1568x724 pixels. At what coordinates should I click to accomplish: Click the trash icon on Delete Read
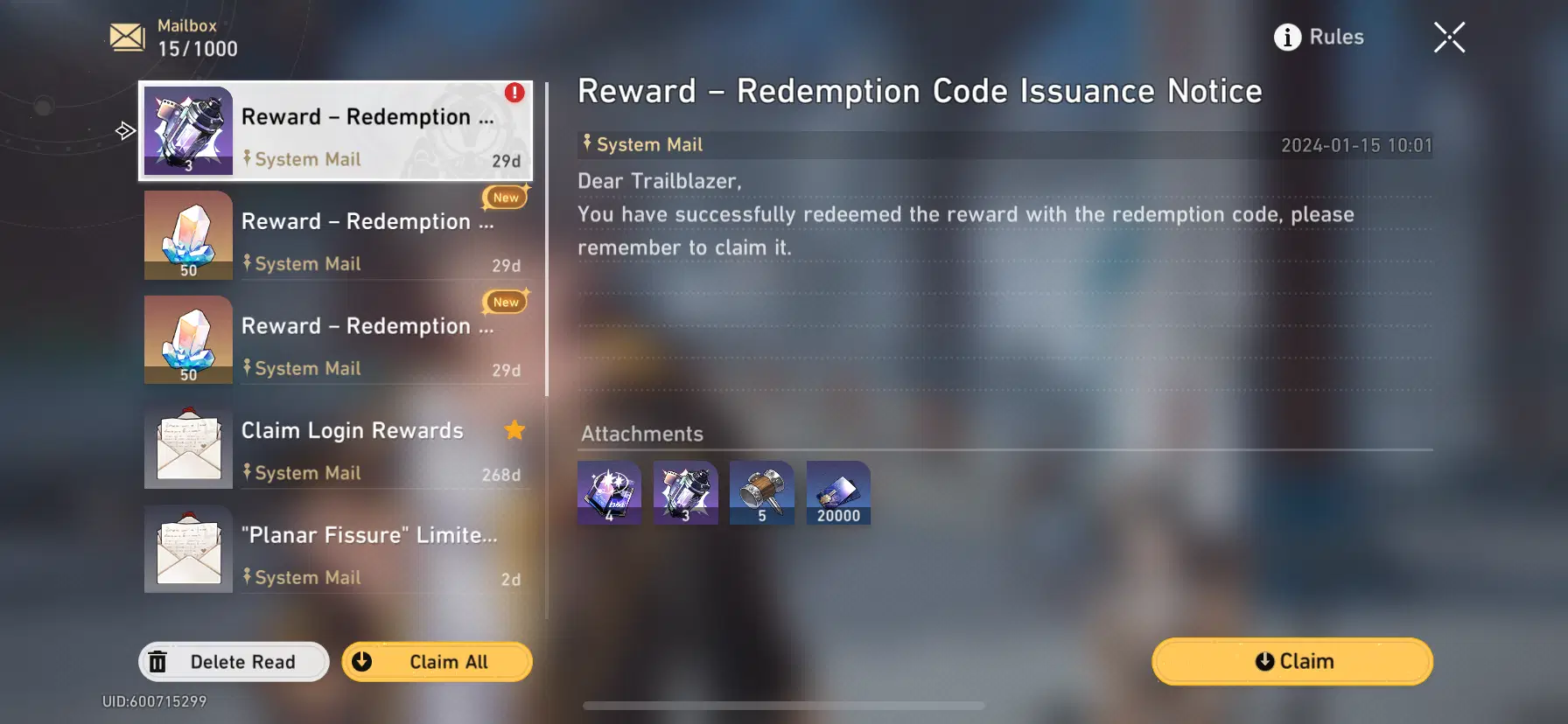[158, 662]
